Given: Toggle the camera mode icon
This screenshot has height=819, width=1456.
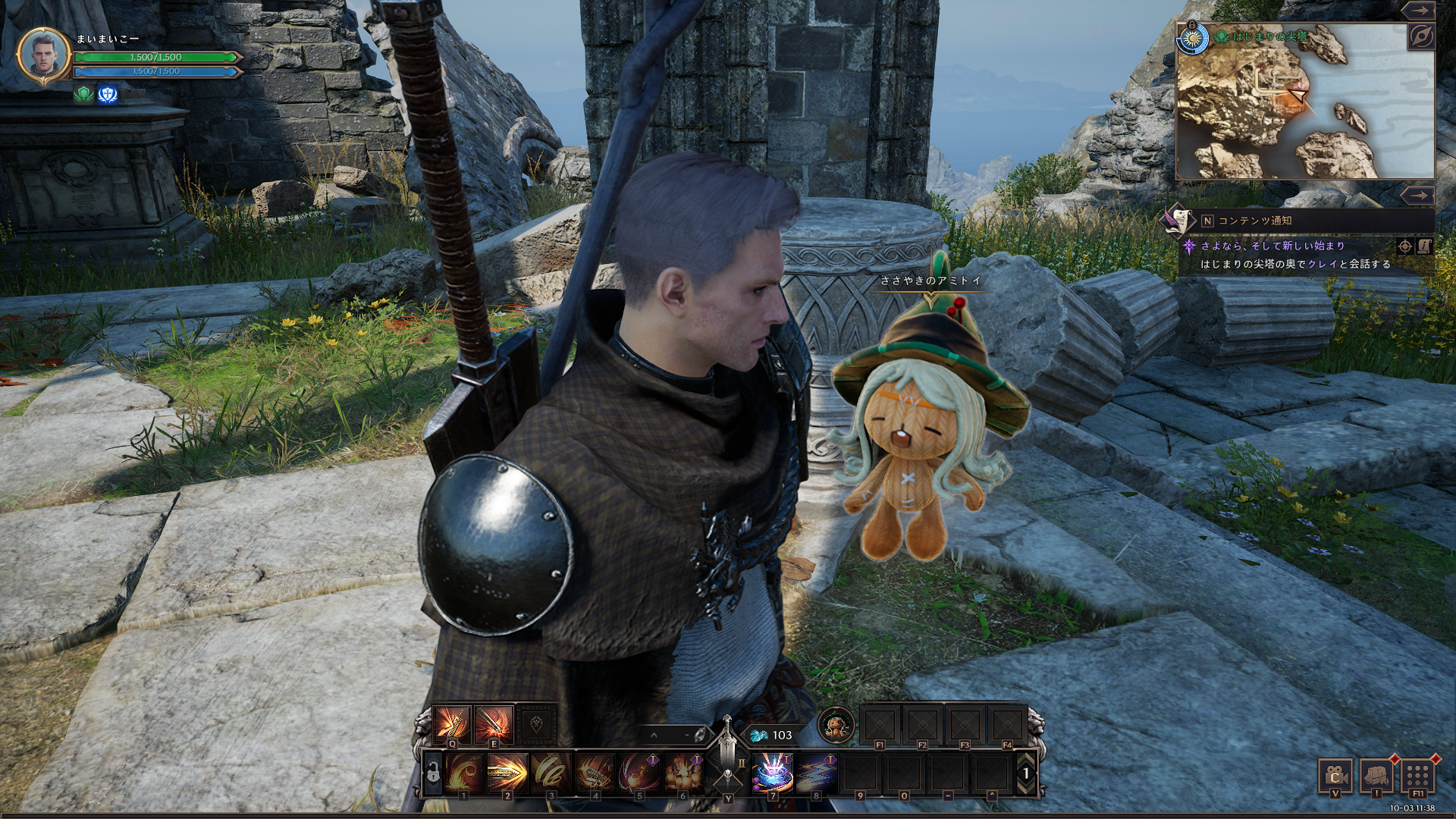Looking at the screenshot, I should [1335, 777].
